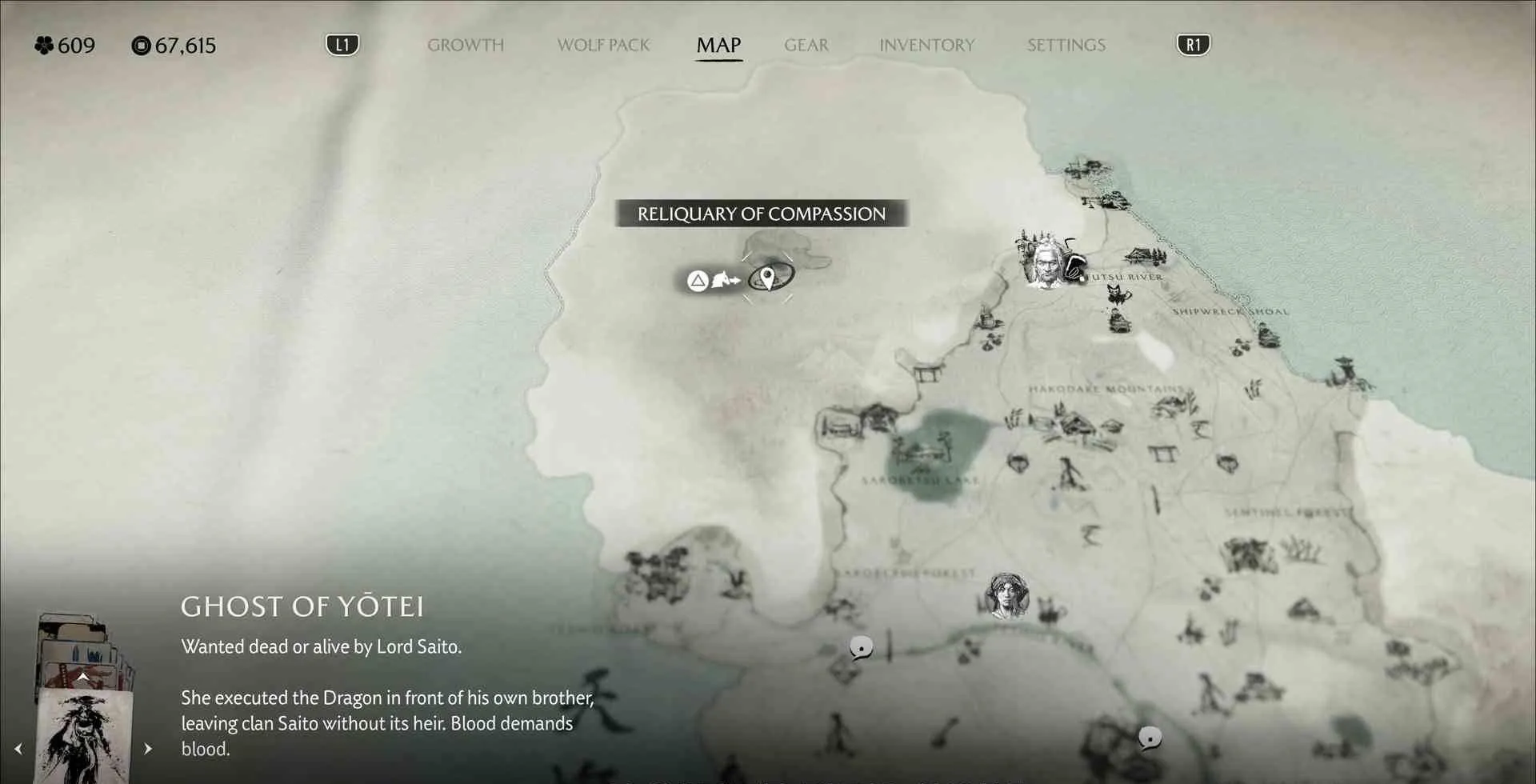Viewport: 1536px width, 784px height.
Task: Select the woman portrait marker on map
Action: pyautogui.click(x=1007, y=595)
